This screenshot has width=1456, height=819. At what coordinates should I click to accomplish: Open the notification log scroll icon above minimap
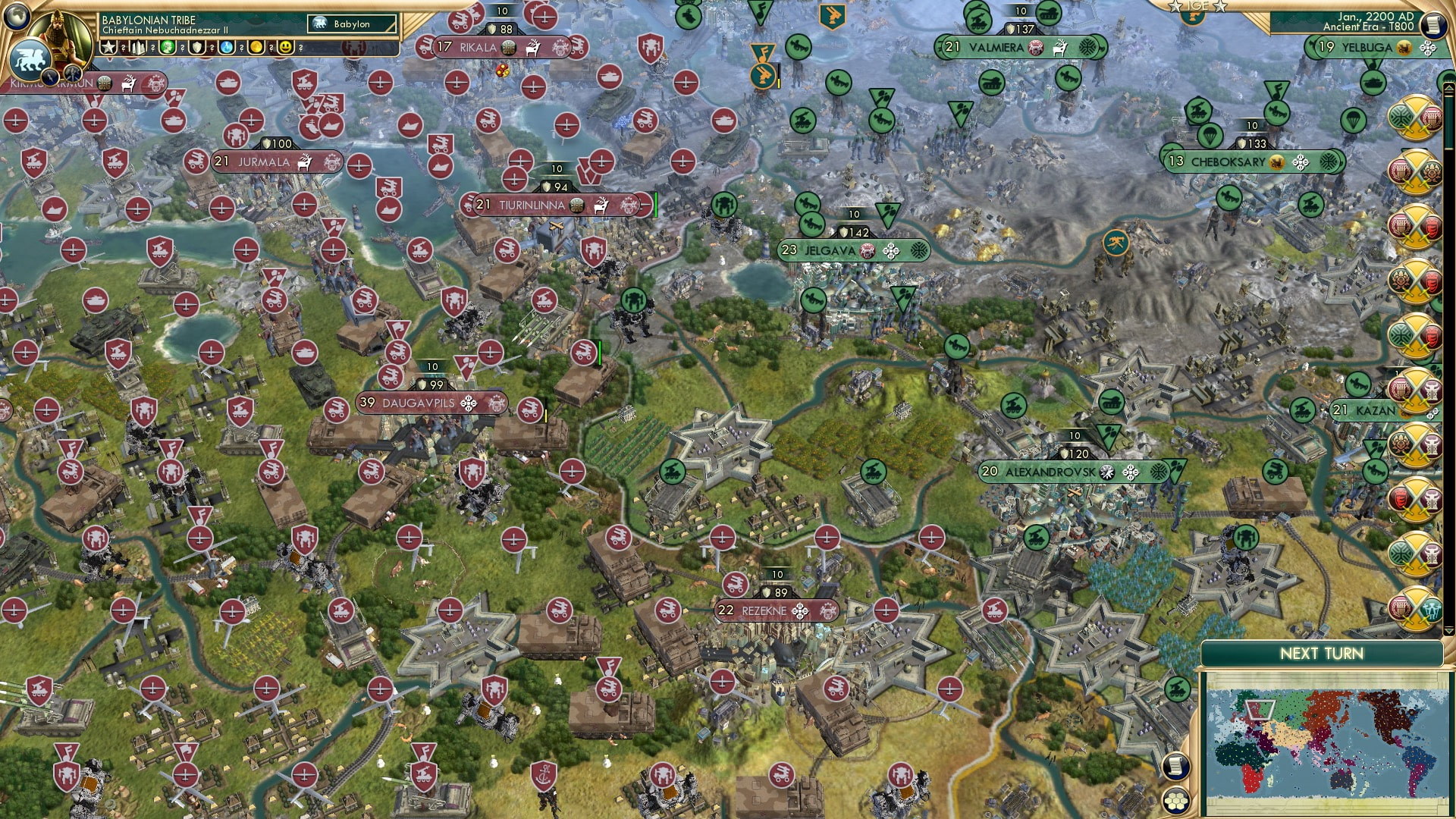[x=1175, y=765]
